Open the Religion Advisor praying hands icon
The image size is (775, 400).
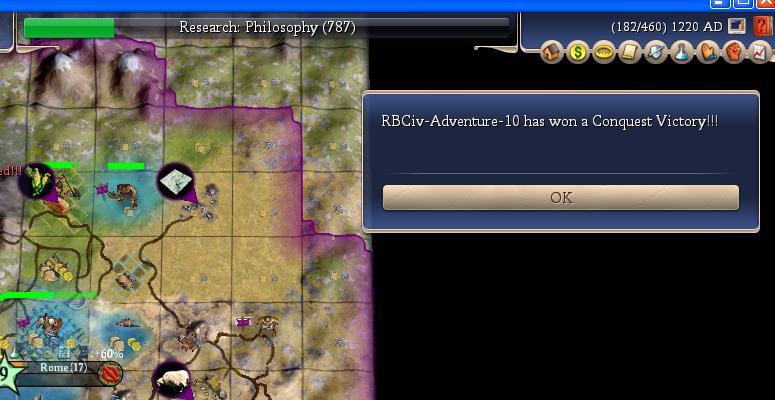(x=707, y=52)
